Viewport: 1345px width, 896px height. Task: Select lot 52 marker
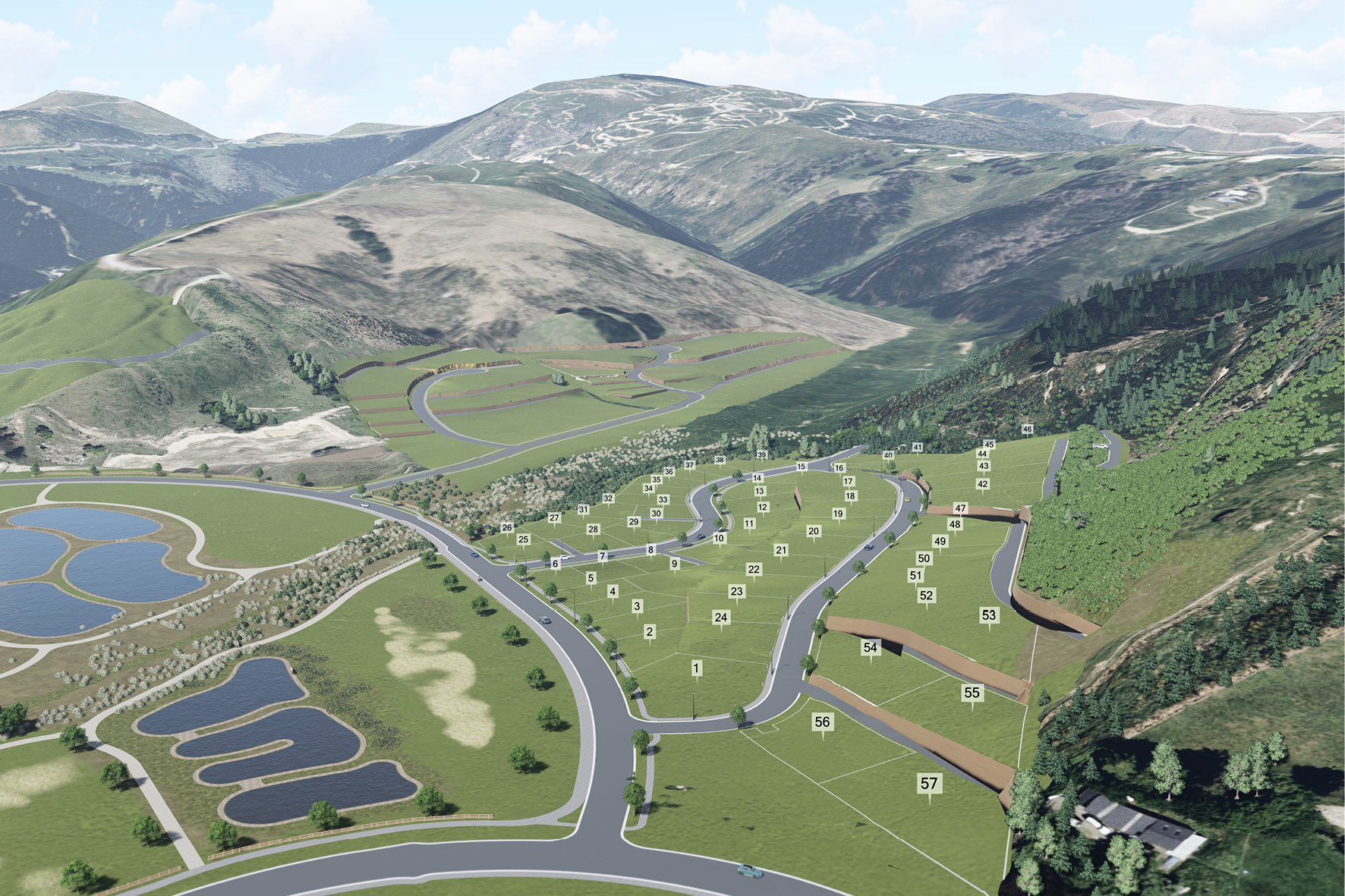point(926,596)
